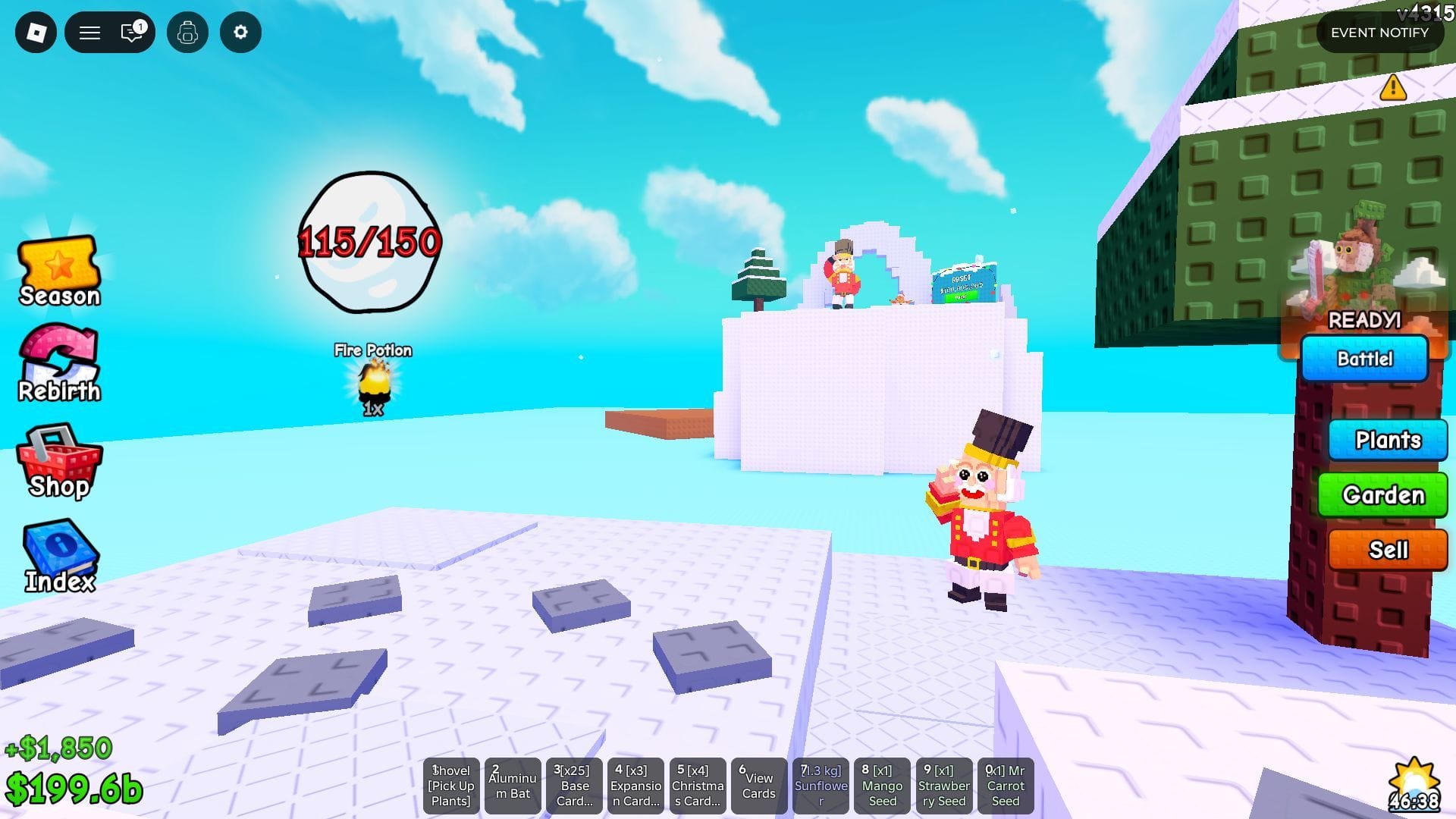Click the Event Notify banner
Viewport: 1456px width, 819px height.
(x=1379, y=33)
